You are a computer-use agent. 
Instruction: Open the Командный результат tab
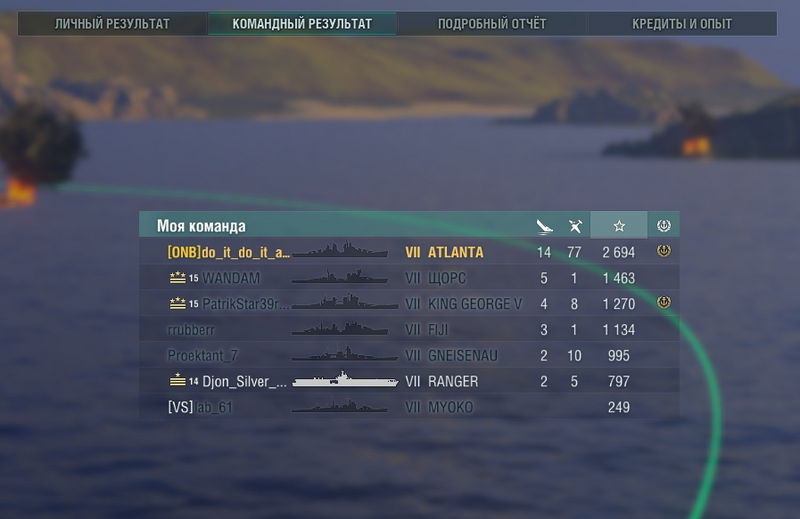pos(302,23)
